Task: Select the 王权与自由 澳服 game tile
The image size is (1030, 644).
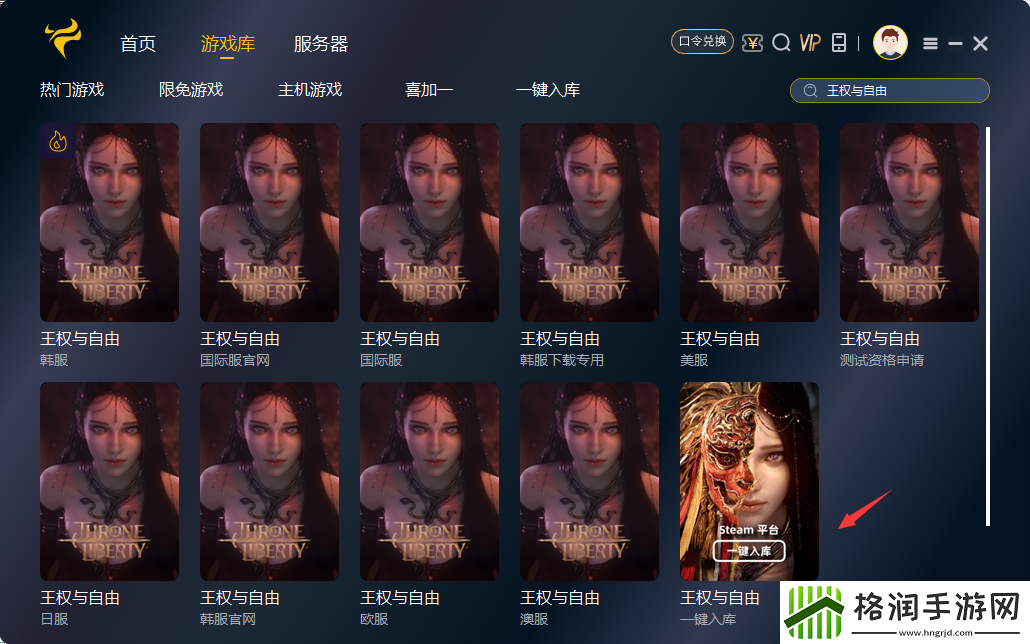Action: pos(589,481)
